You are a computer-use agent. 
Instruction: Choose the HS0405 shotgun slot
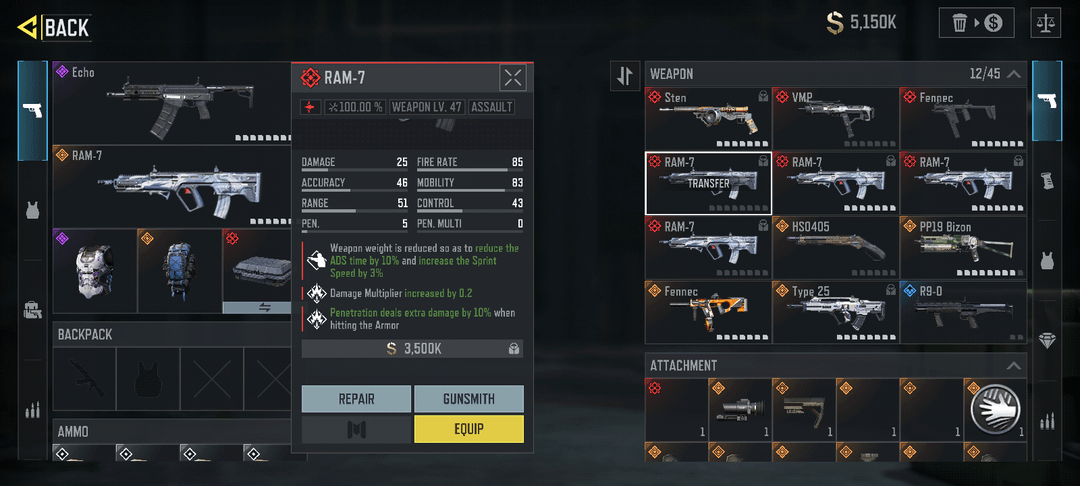(835, 246)
